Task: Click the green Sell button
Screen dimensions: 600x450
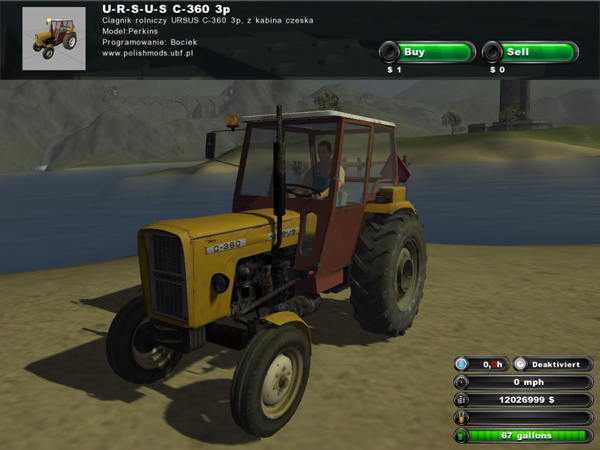Action: coord(530,52)
